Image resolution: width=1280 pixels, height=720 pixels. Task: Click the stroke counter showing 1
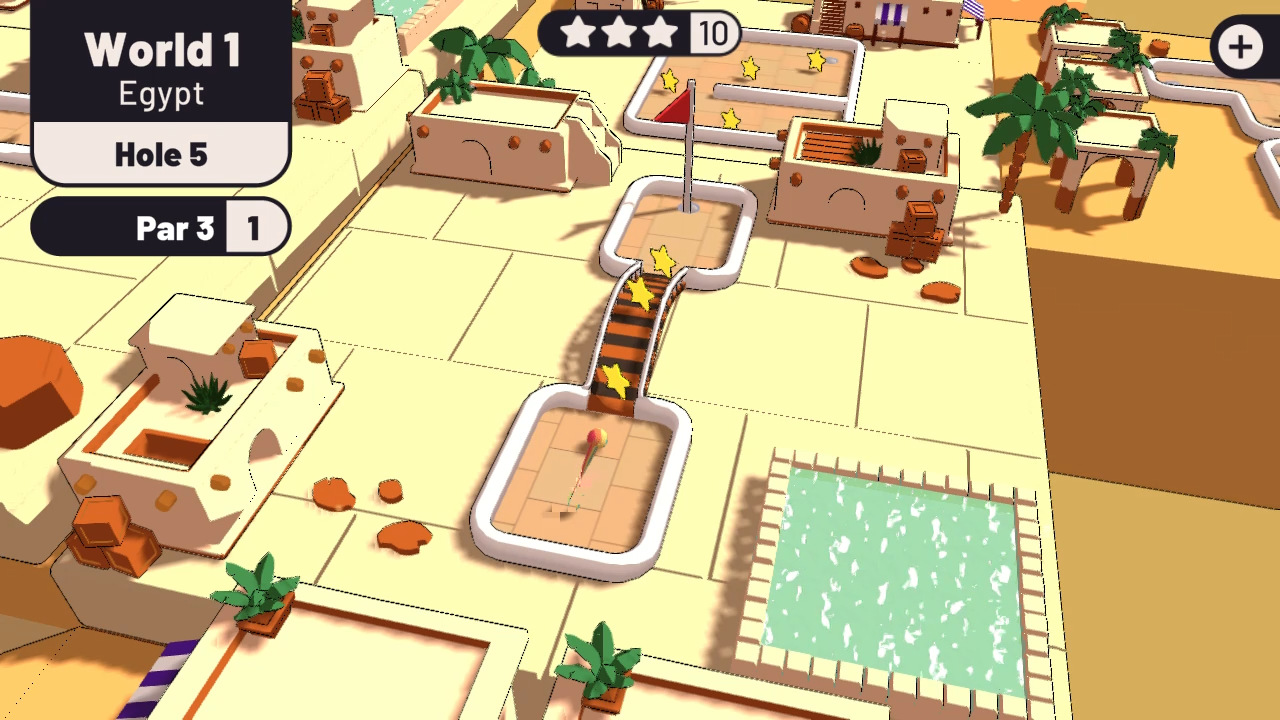point(255,228)
